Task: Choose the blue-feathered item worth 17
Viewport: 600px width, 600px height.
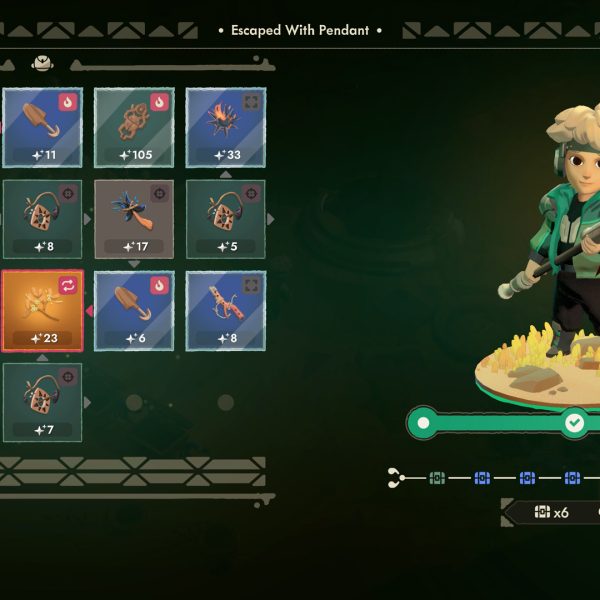Action: (x=134, y=218)
